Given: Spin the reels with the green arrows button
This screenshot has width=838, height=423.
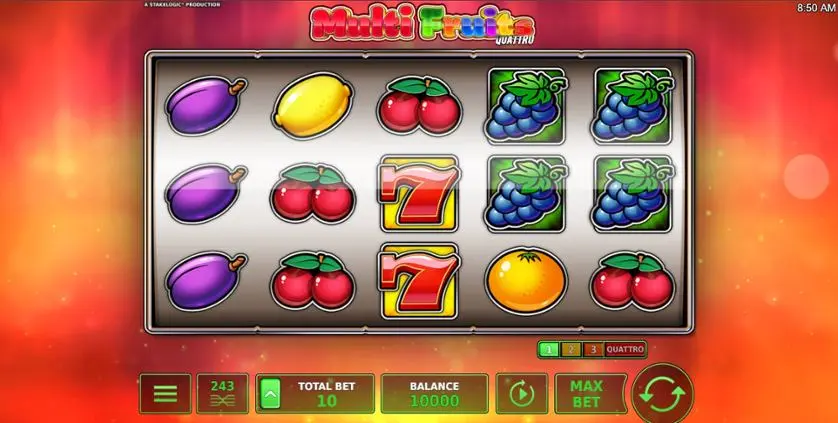Looking at the screenshot, I should 661,392.
